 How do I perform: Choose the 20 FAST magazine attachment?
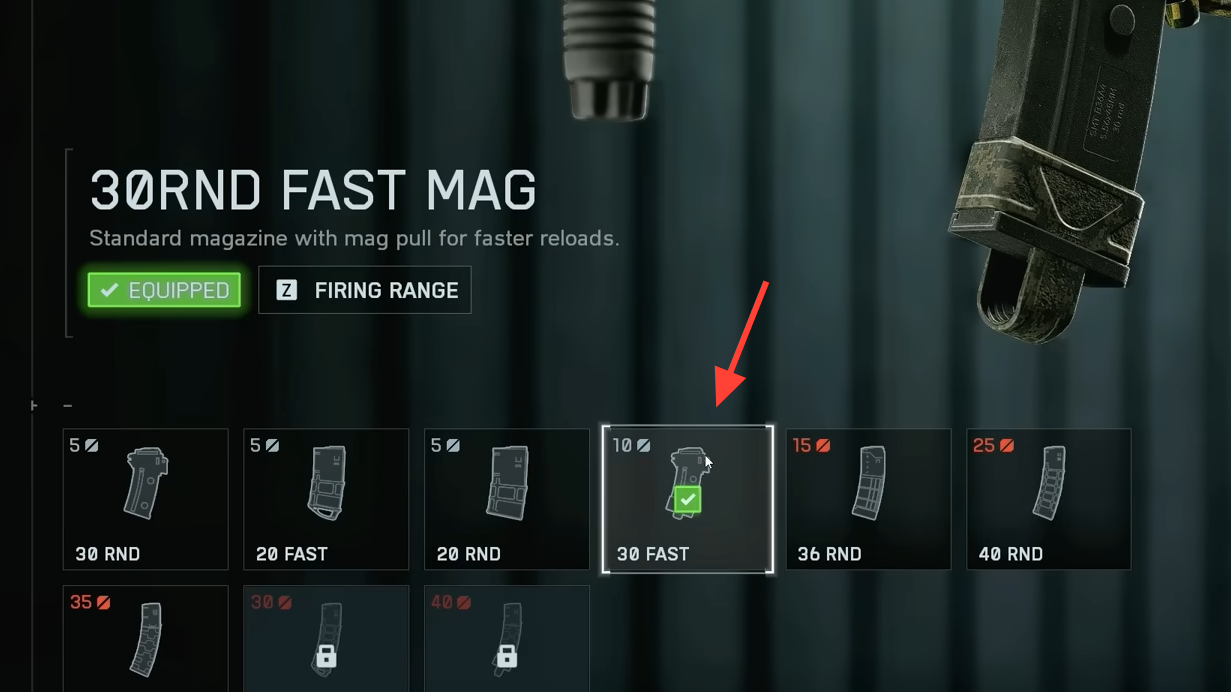326,499
